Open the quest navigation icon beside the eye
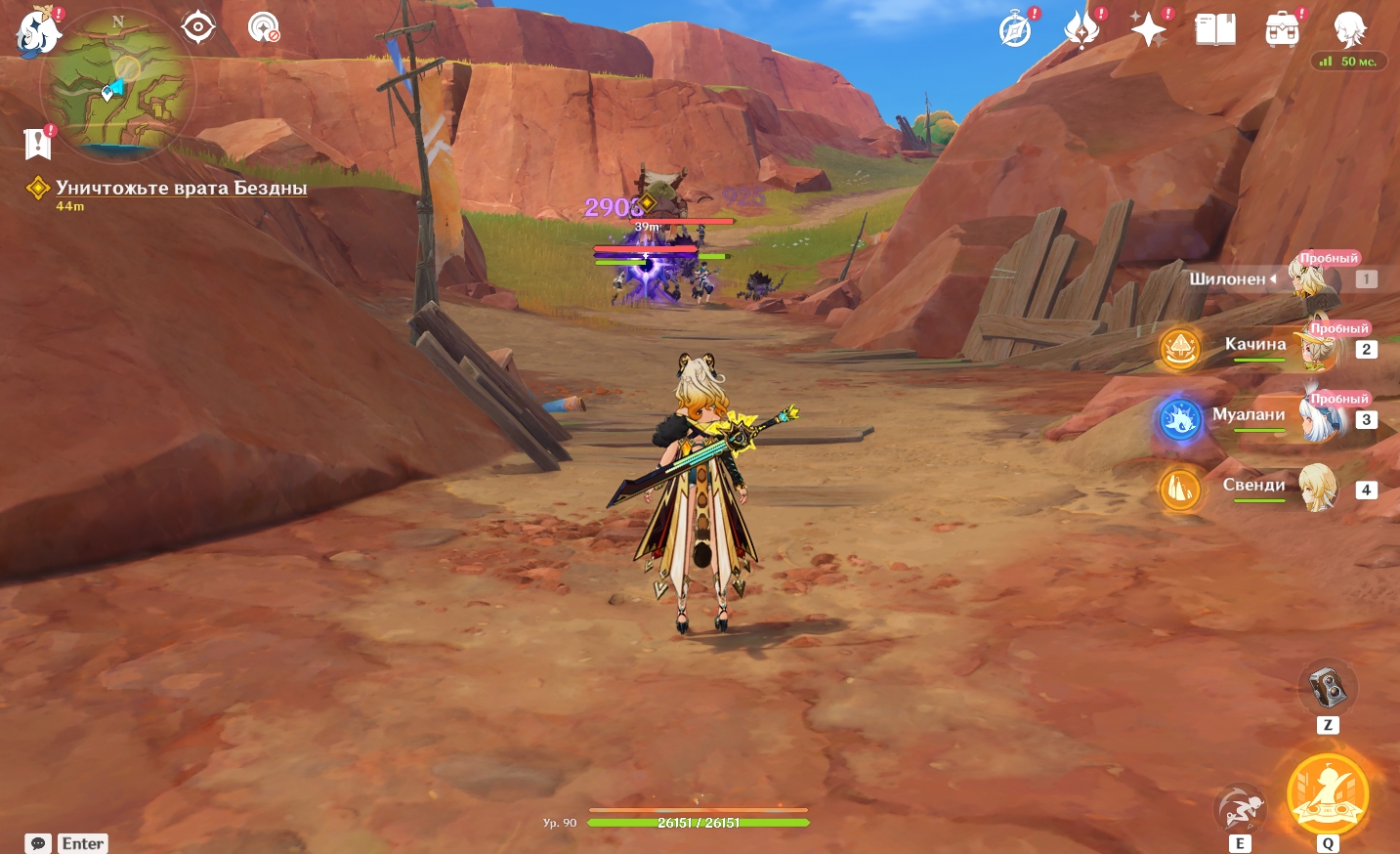 pyautogui.click(x=263, y=27)
